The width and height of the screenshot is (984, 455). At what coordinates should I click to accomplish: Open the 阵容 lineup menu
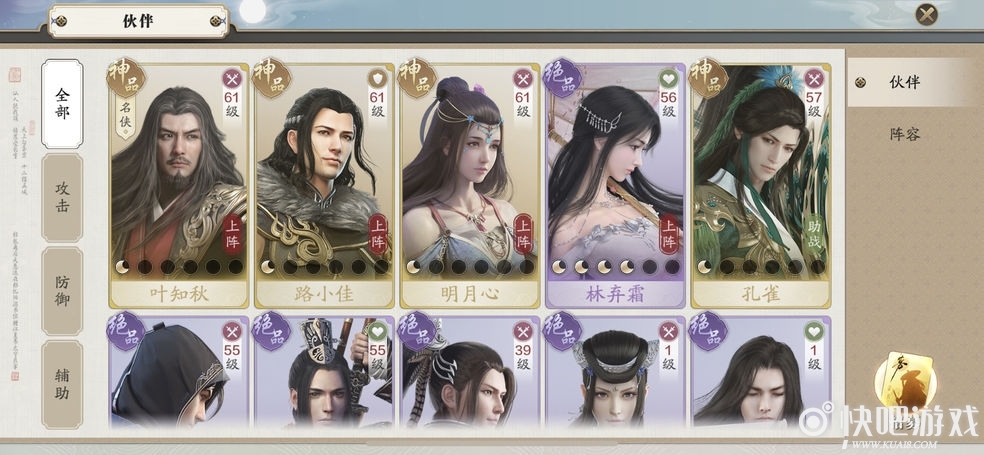point(904,133)
